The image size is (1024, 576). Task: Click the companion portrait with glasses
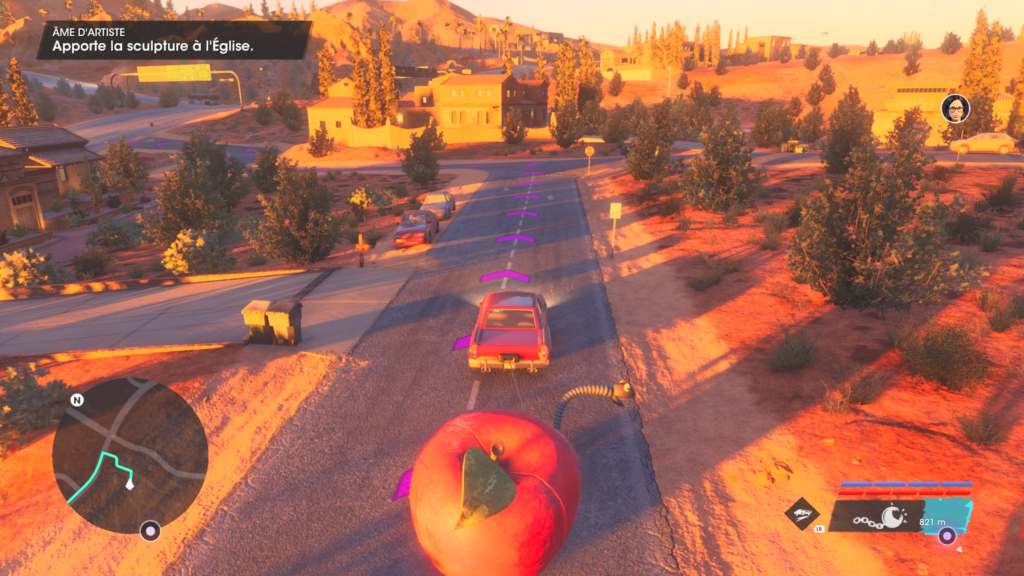pos(955,108)
